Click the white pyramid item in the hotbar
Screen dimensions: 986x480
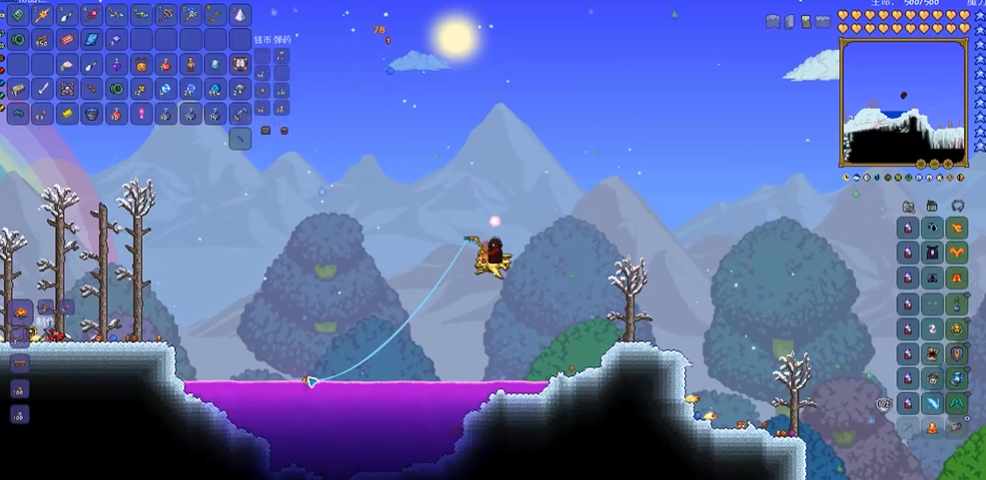tap(240, 15)
